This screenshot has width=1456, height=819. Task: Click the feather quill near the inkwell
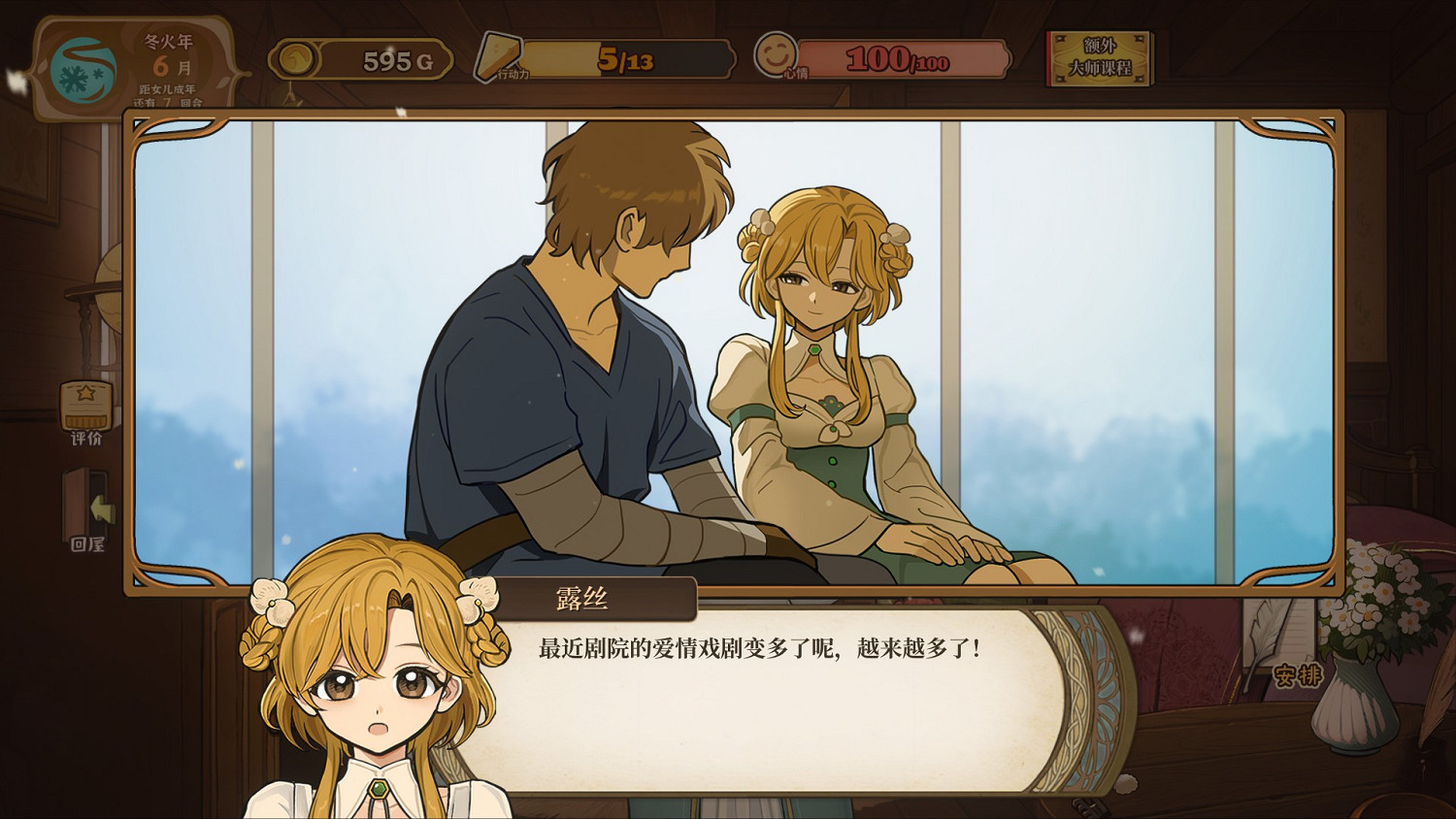point(1262,638)
